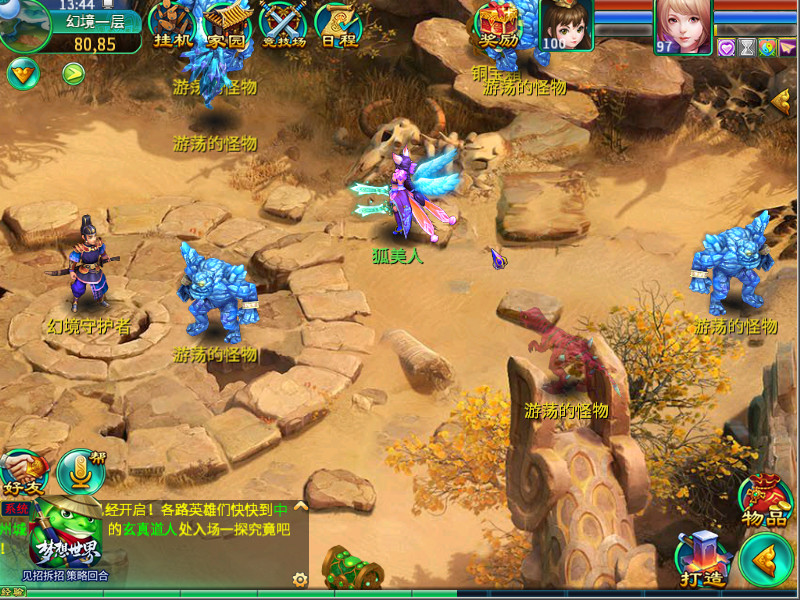
Task: Open the 挂机 auto-battle menu
Action: (x=171, y=26)
